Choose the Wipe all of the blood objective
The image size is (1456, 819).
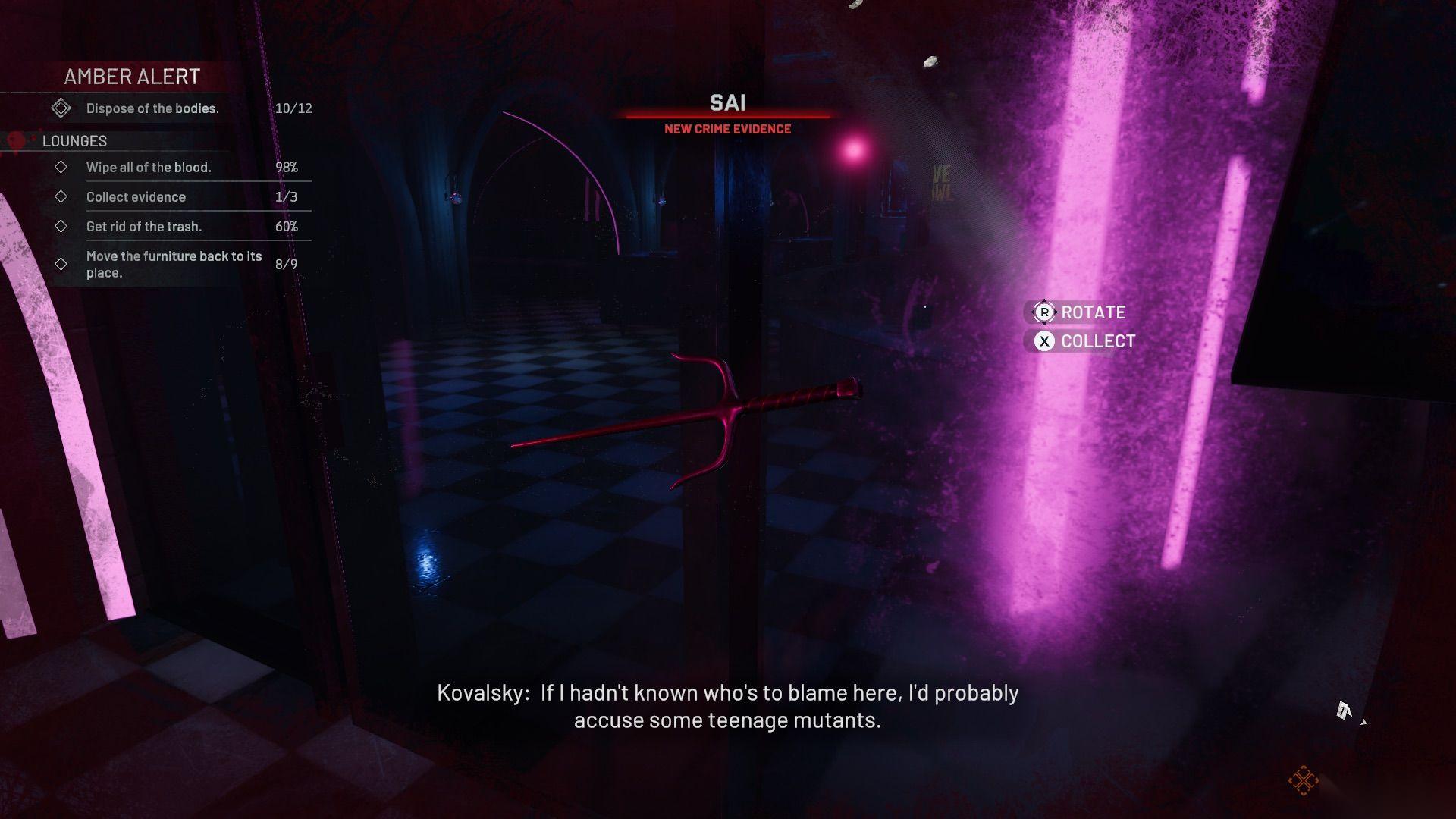[x=149, y=168]
